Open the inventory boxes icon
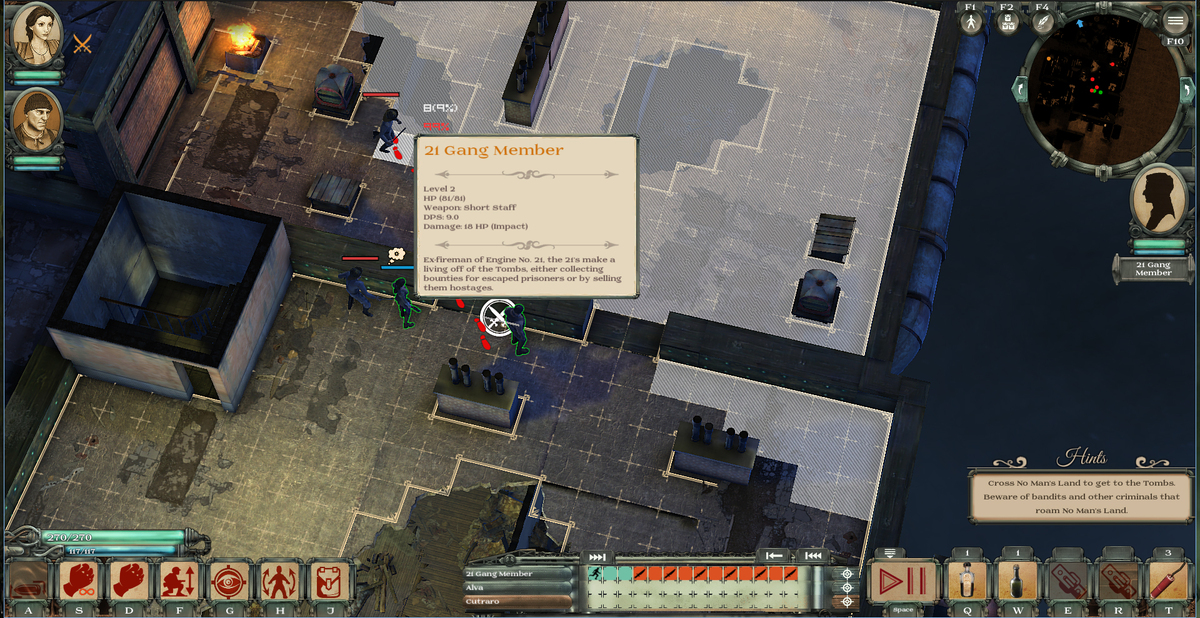1200x618 pixels. pyautogui.click(x=1007, y=23)
